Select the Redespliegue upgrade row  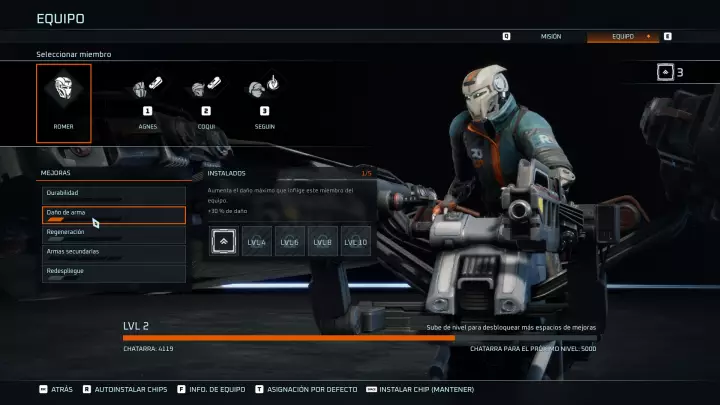[113, 272]
